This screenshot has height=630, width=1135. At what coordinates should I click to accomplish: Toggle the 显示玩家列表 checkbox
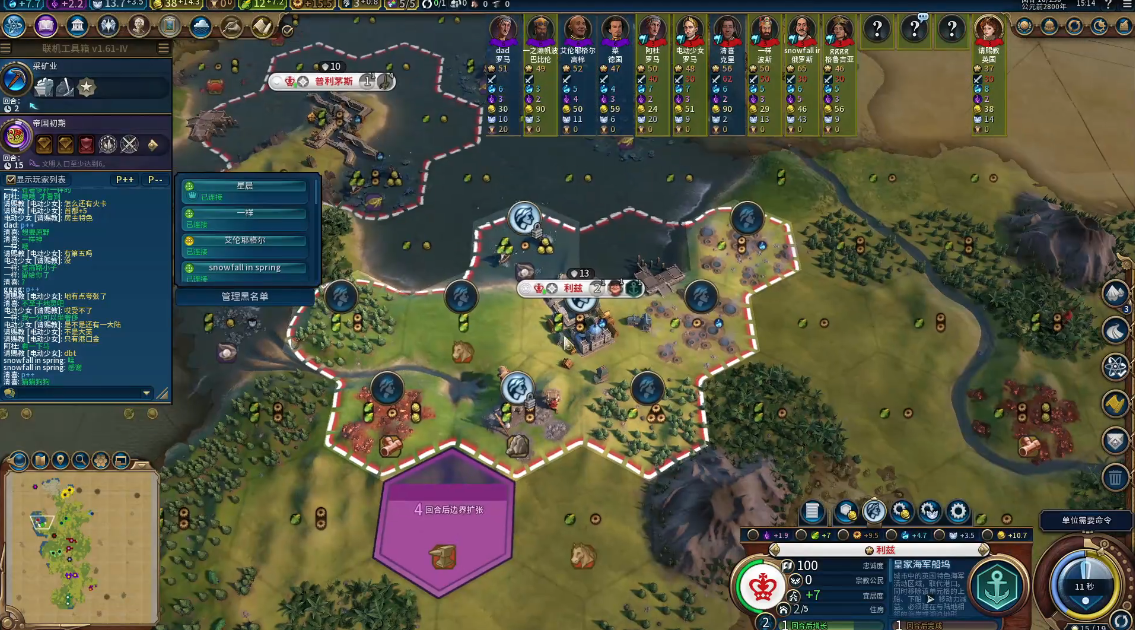point(10,180)
